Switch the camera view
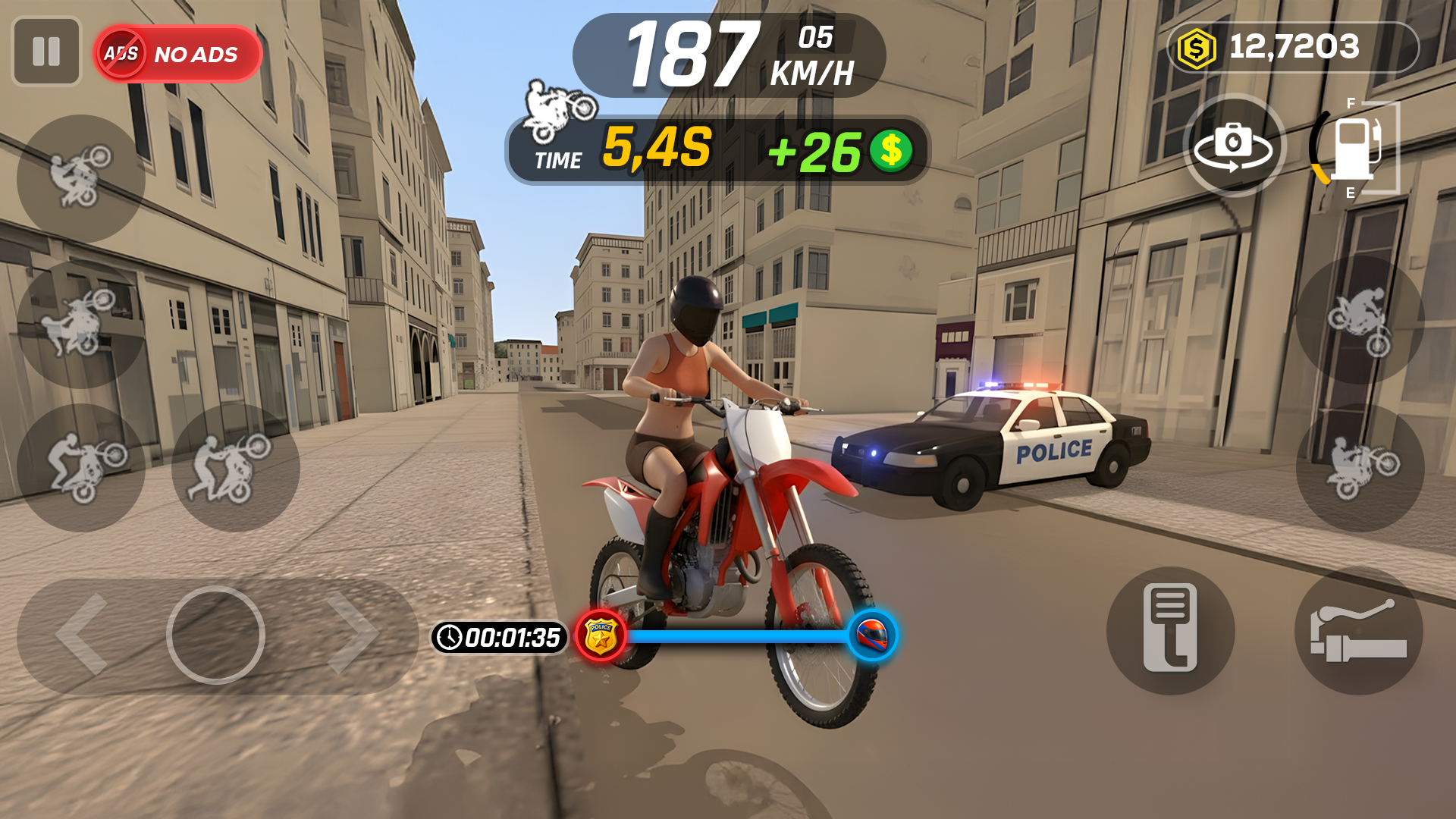Screen dimensions: 1456x819 point(1234,146)
